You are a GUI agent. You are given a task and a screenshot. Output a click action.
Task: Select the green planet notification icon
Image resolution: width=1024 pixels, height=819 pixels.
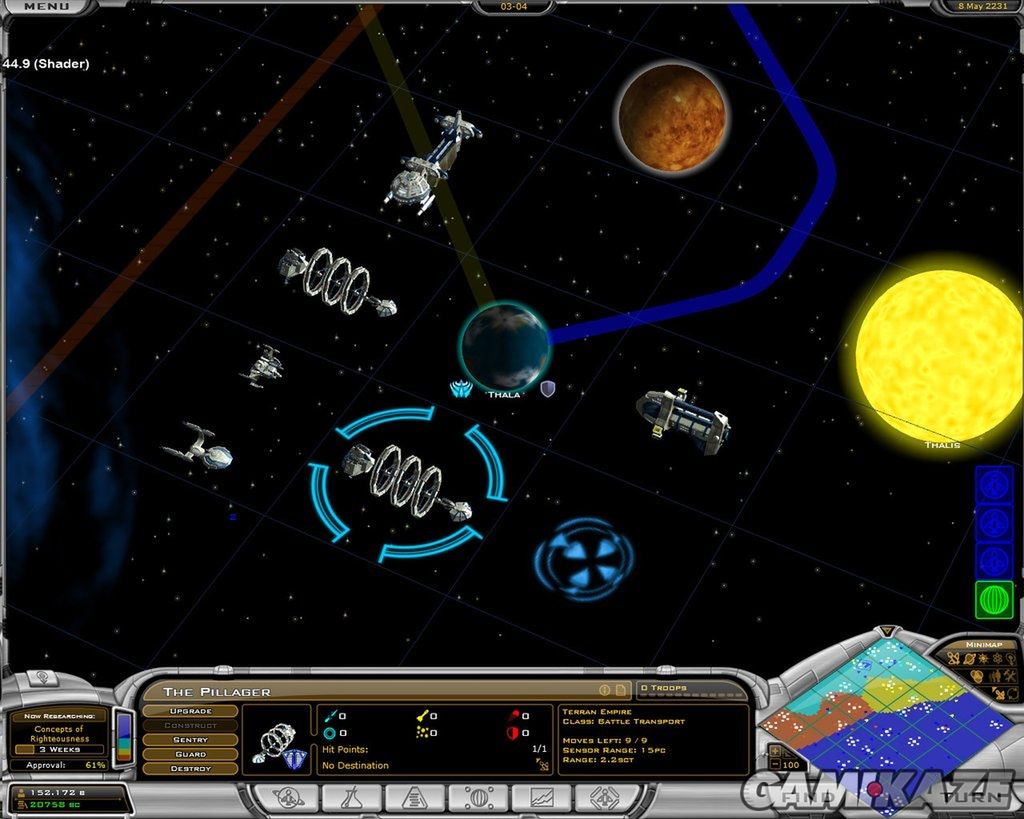tap(994, 600)
